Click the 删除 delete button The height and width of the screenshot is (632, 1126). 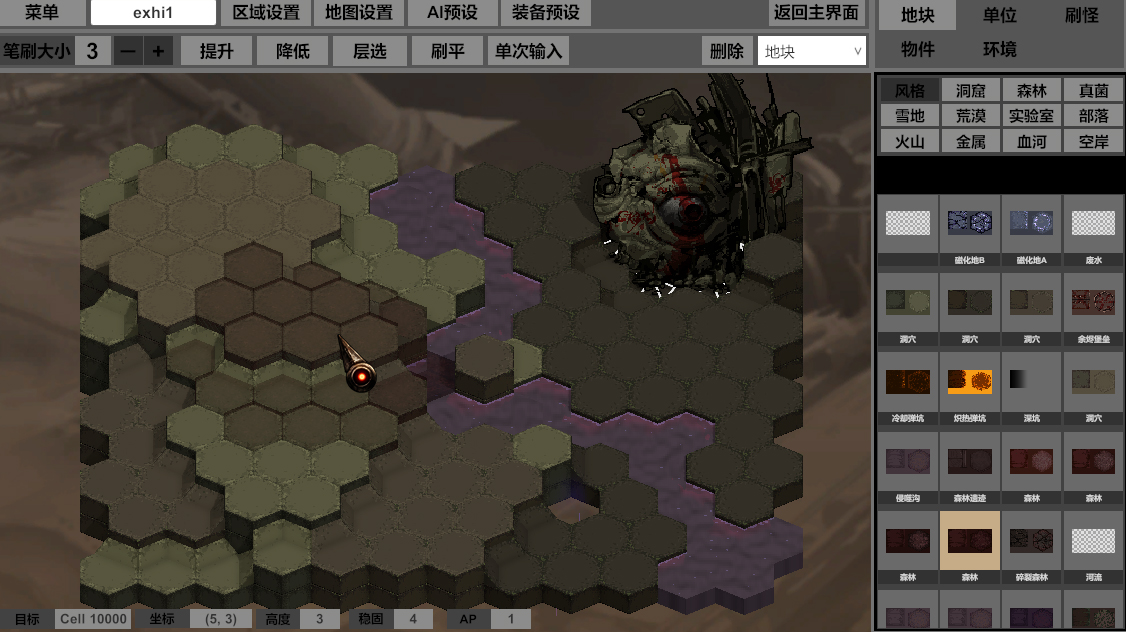click(x=727, y=51)
